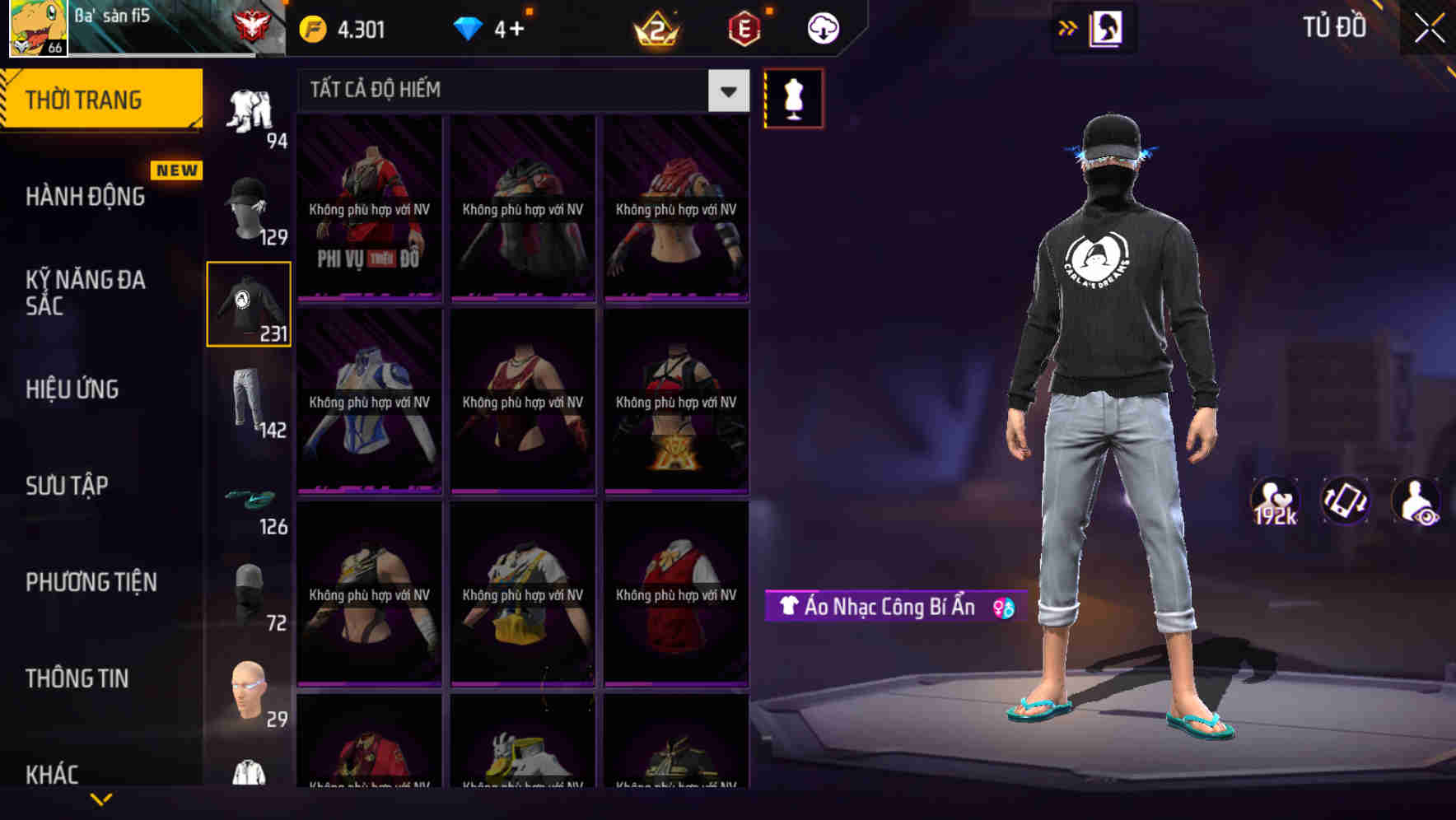The width and height of the screenshot is (1456, 820).
Task: Open the flip-flops footwear category
Action: click(x=249, y=498)
